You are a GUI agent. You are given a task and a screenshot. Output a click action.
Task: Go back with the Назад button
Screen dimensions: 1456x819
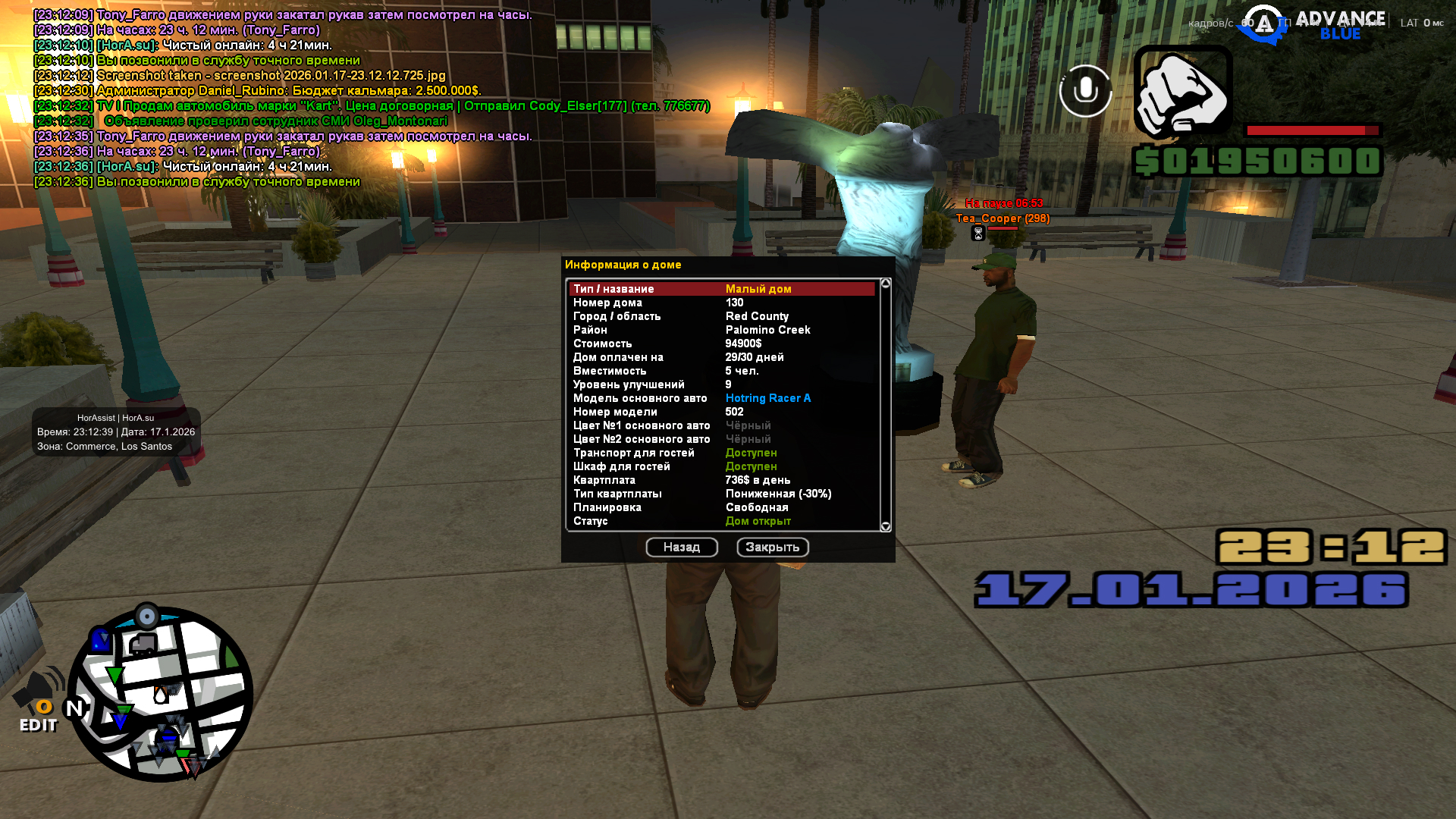click(682, 548)
